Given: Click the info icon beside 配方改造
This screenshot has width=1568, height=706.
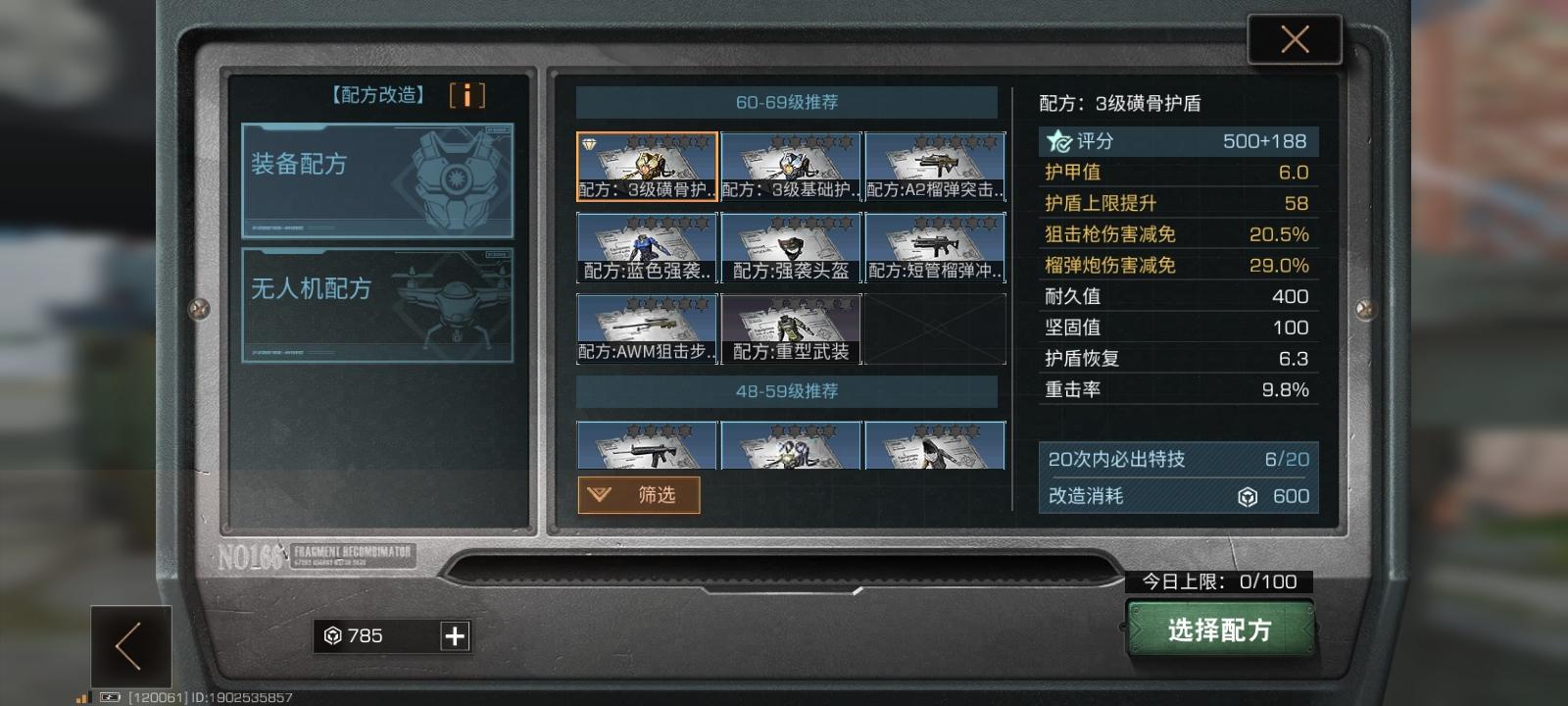Looking at the screenshot, I should [466, 95].
